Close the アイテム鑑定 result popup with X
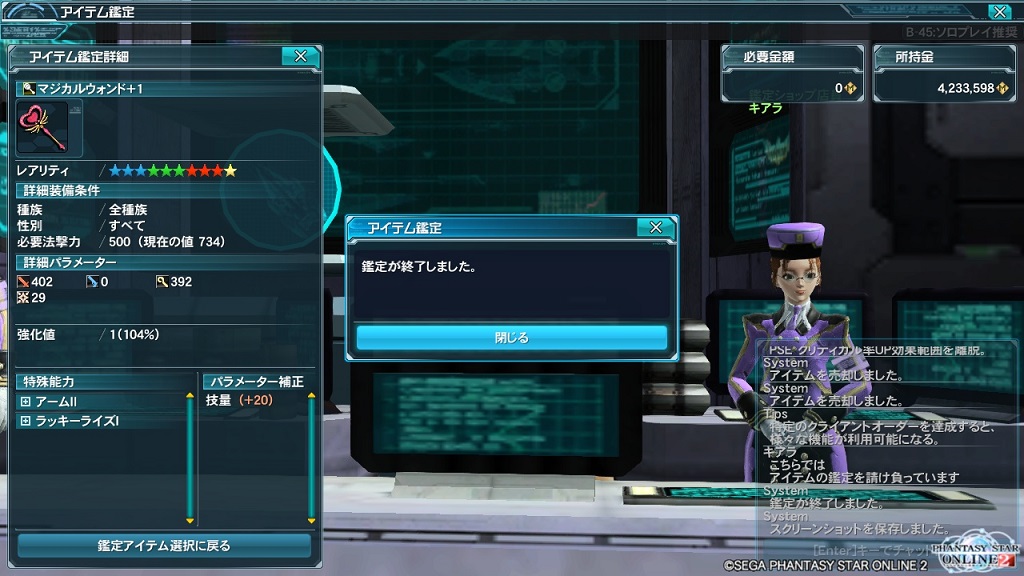Screen dimensions: 1024x576 (x=655, y=228)
